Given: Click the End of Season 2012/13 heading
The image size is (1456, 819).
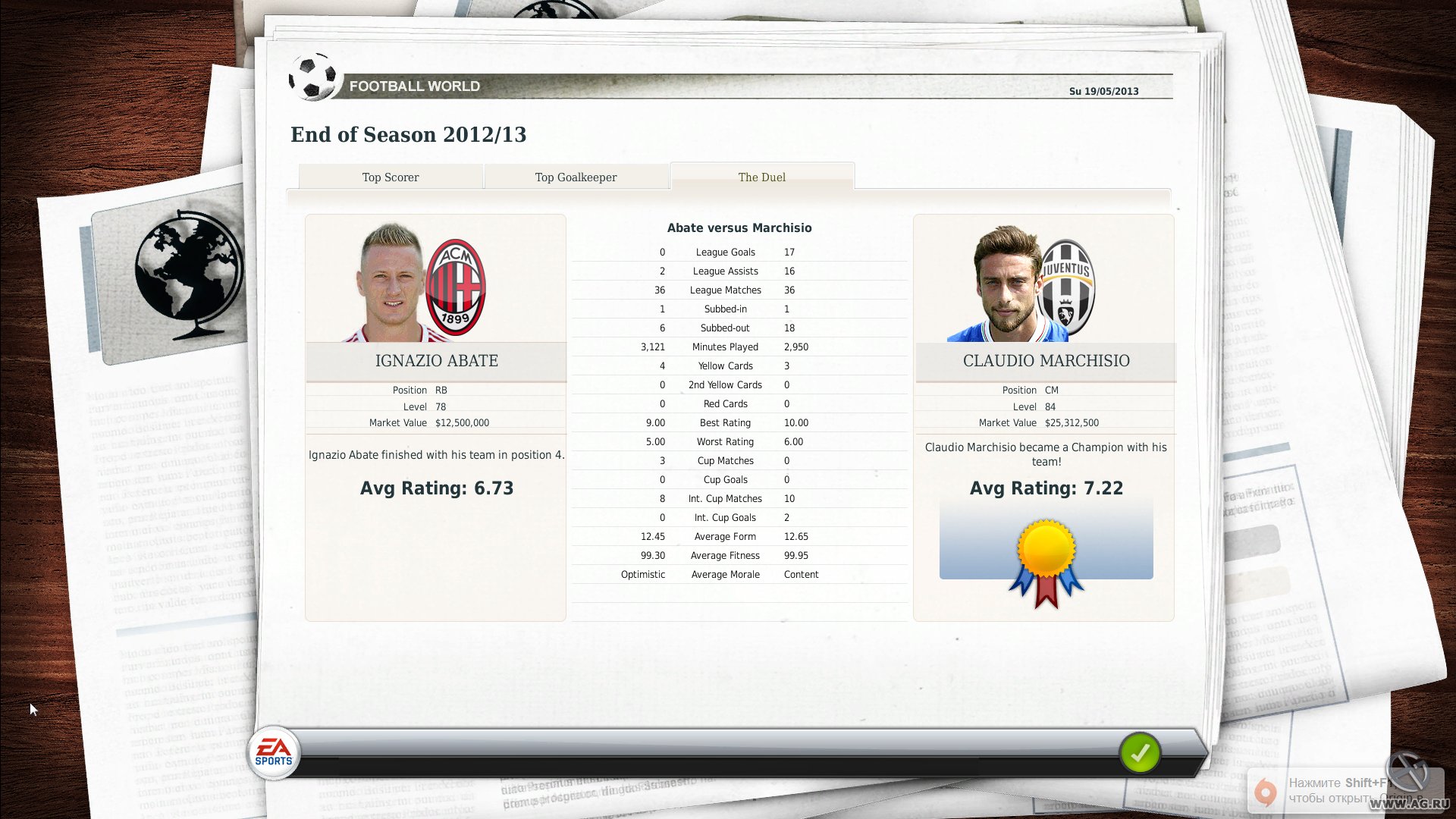Looking at the screenshot, I should coord(409,134).
